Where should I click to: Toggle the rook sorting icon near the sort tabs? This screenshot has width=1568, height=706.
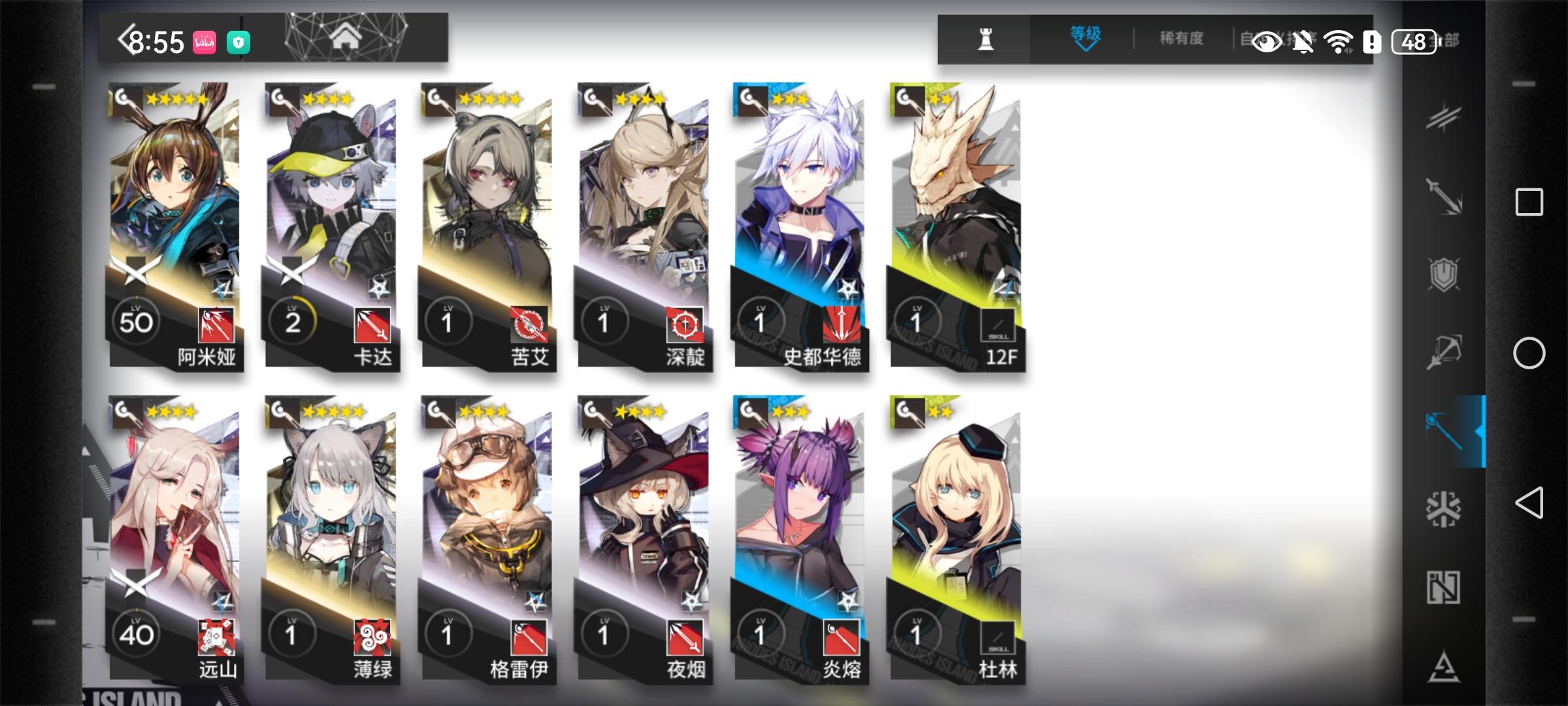point(987,39)
